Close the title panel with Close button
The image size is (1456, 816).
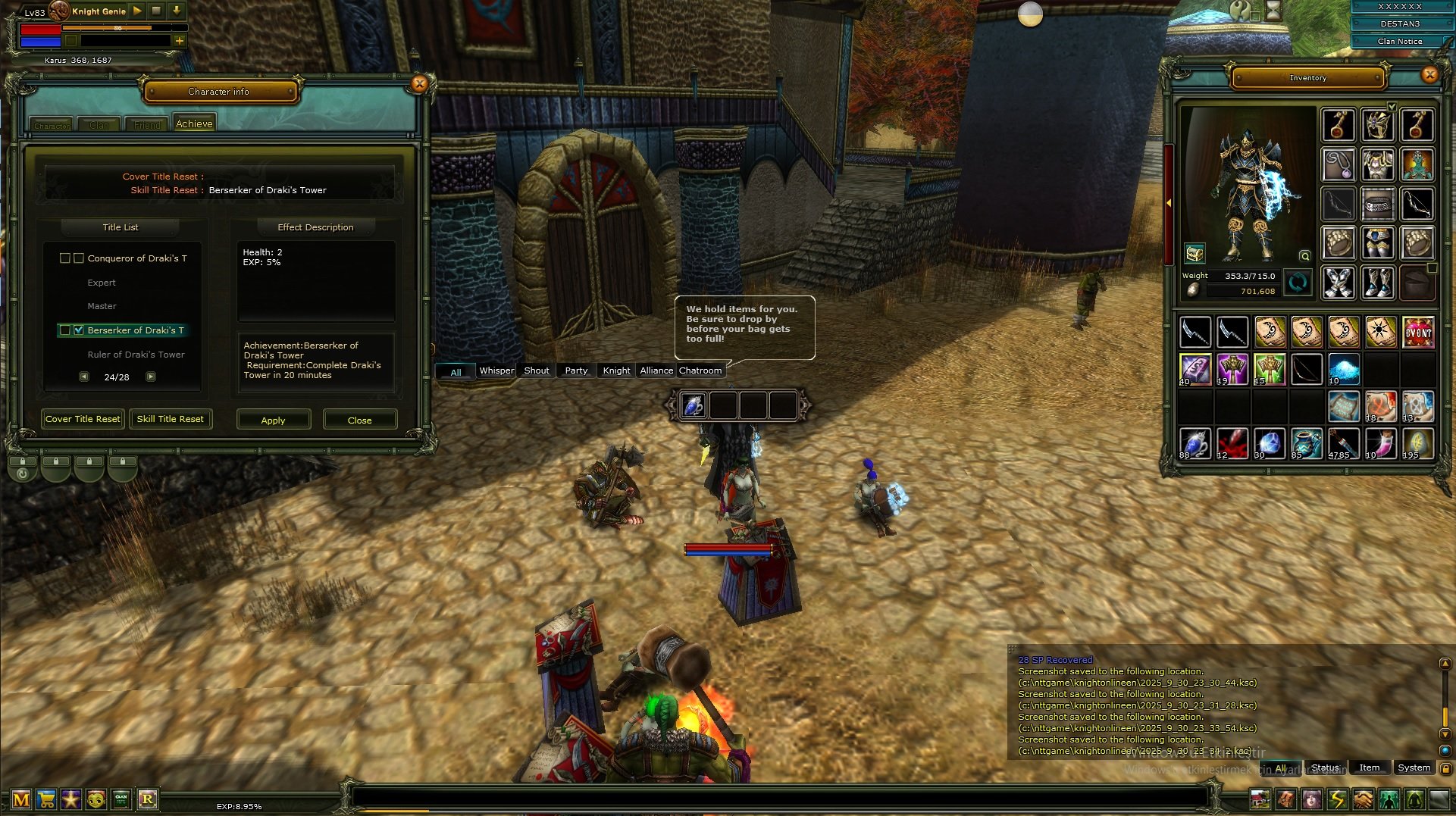359,420
